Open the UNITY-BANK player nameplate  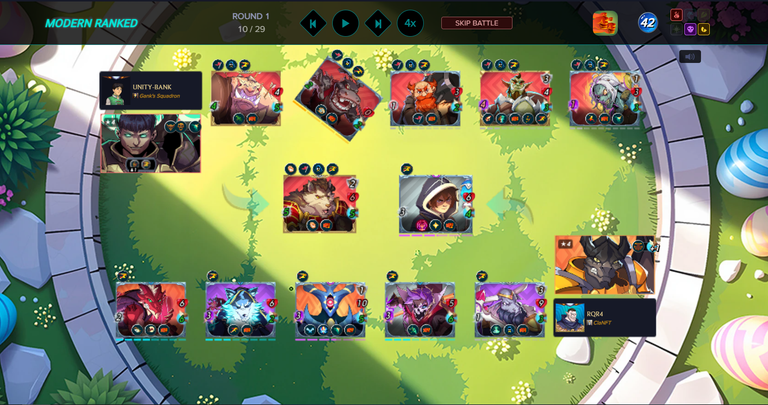pos(151,90)
